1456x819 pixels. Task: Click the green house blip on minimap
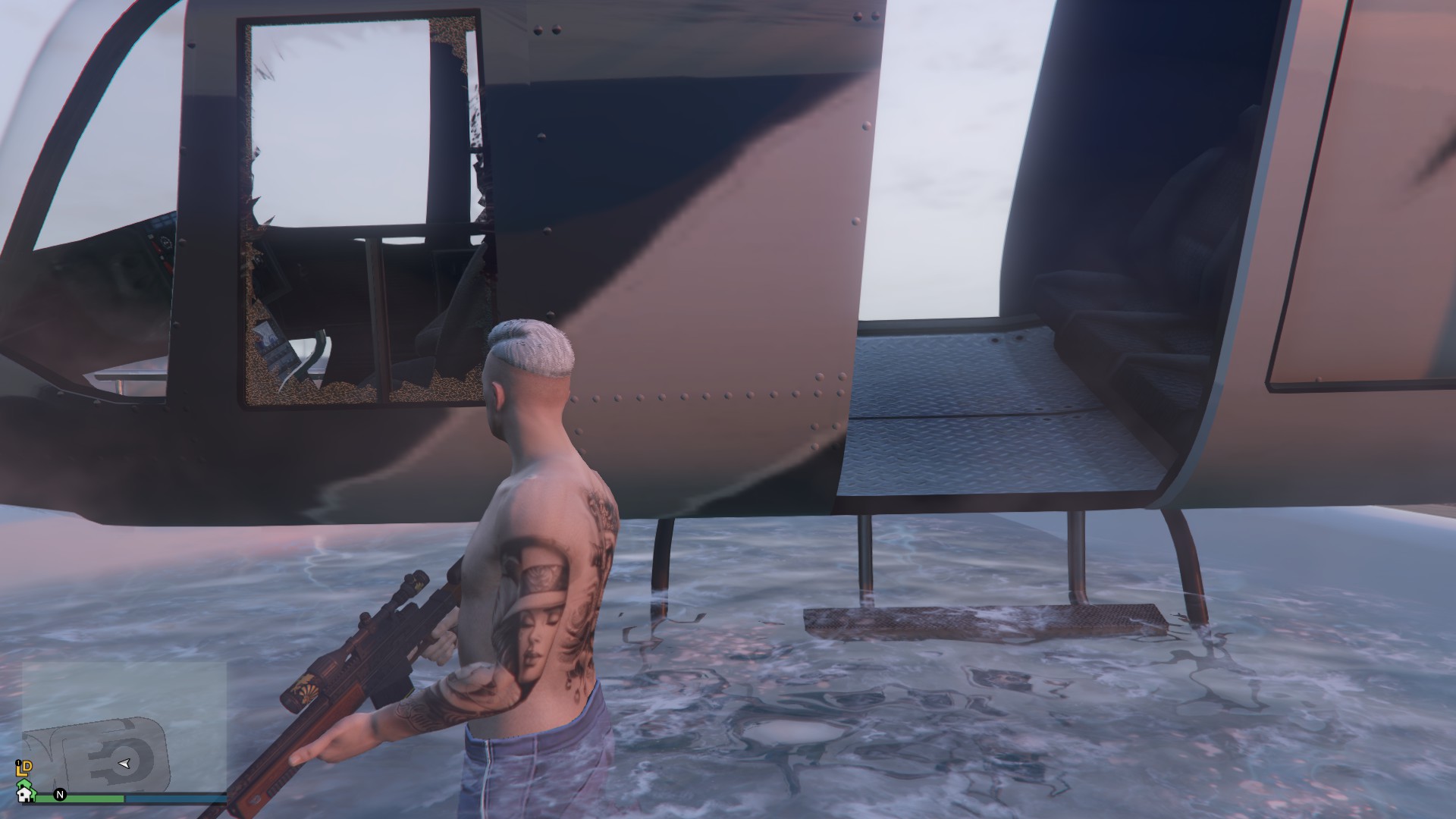click(24, 782)
